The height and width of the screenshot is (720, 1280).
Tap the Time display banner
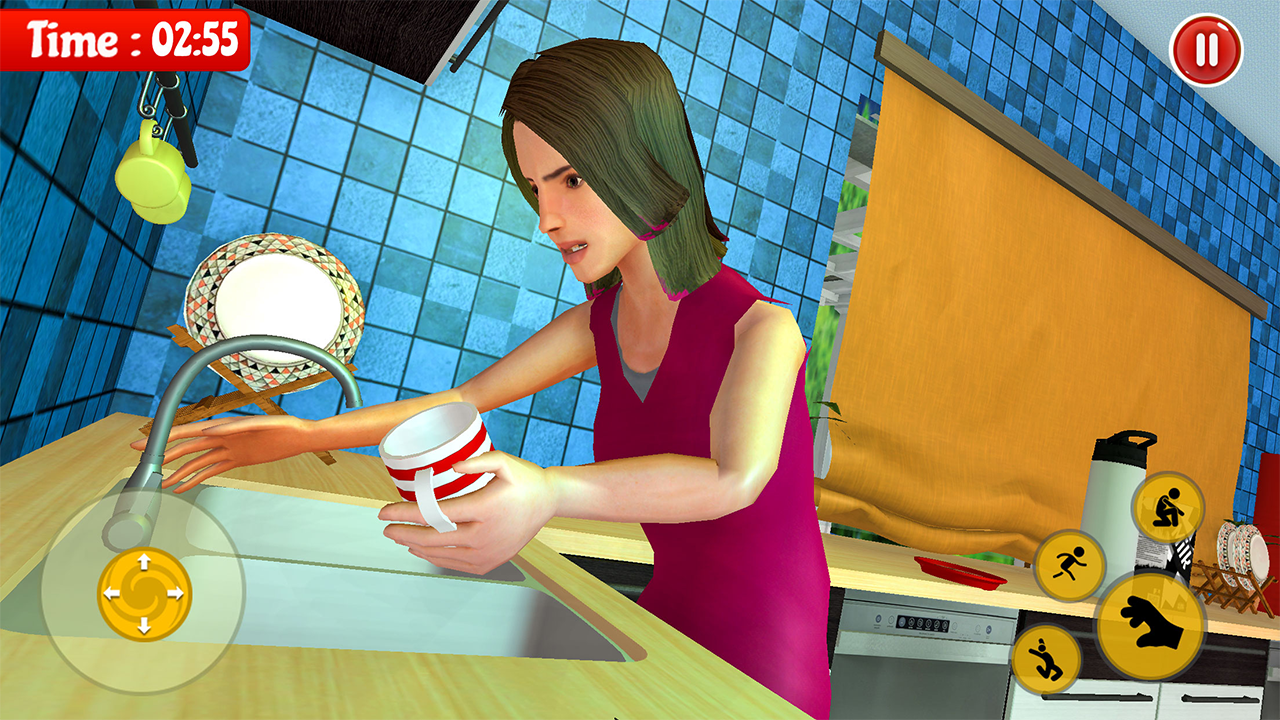[x=123, y=42]
